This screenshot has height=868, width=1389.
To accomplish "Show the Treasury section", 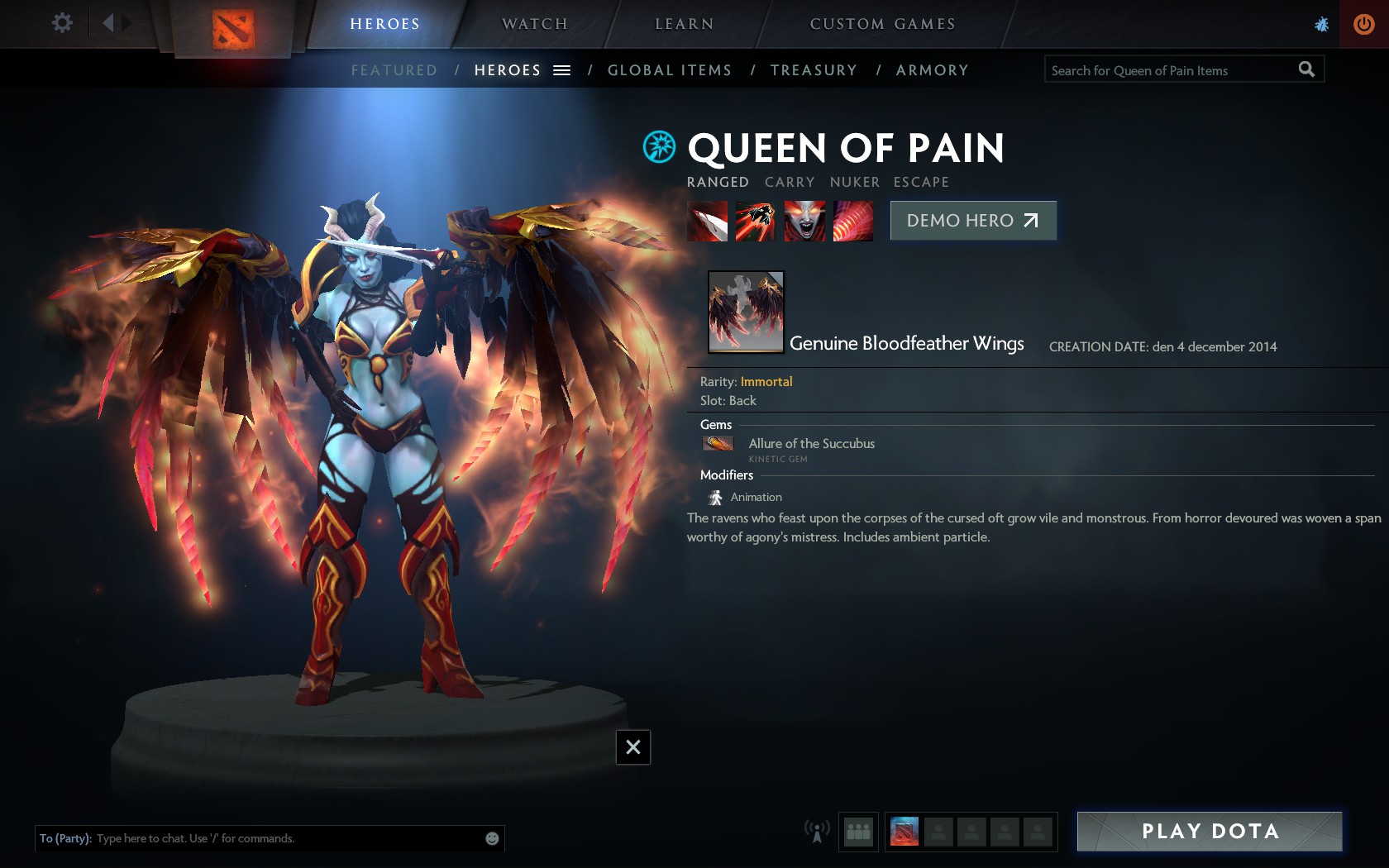I will pos(814,70).
